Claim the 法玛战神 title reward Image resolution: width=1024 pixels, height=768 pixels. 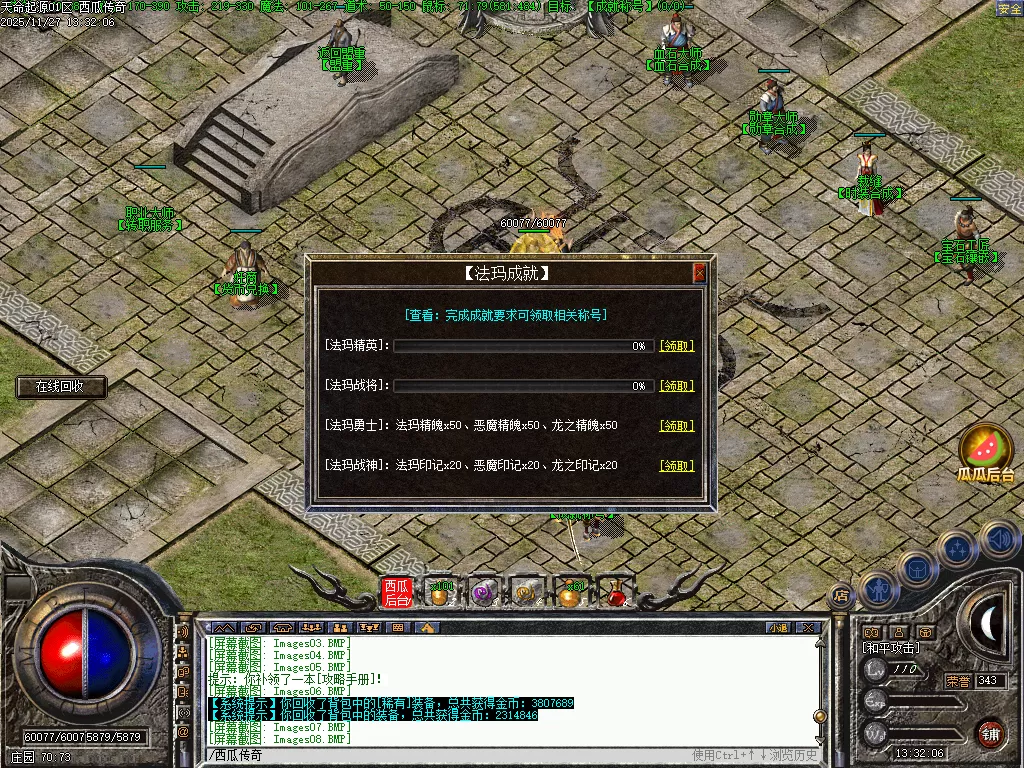pyautogui.click(x=676, y=466)
